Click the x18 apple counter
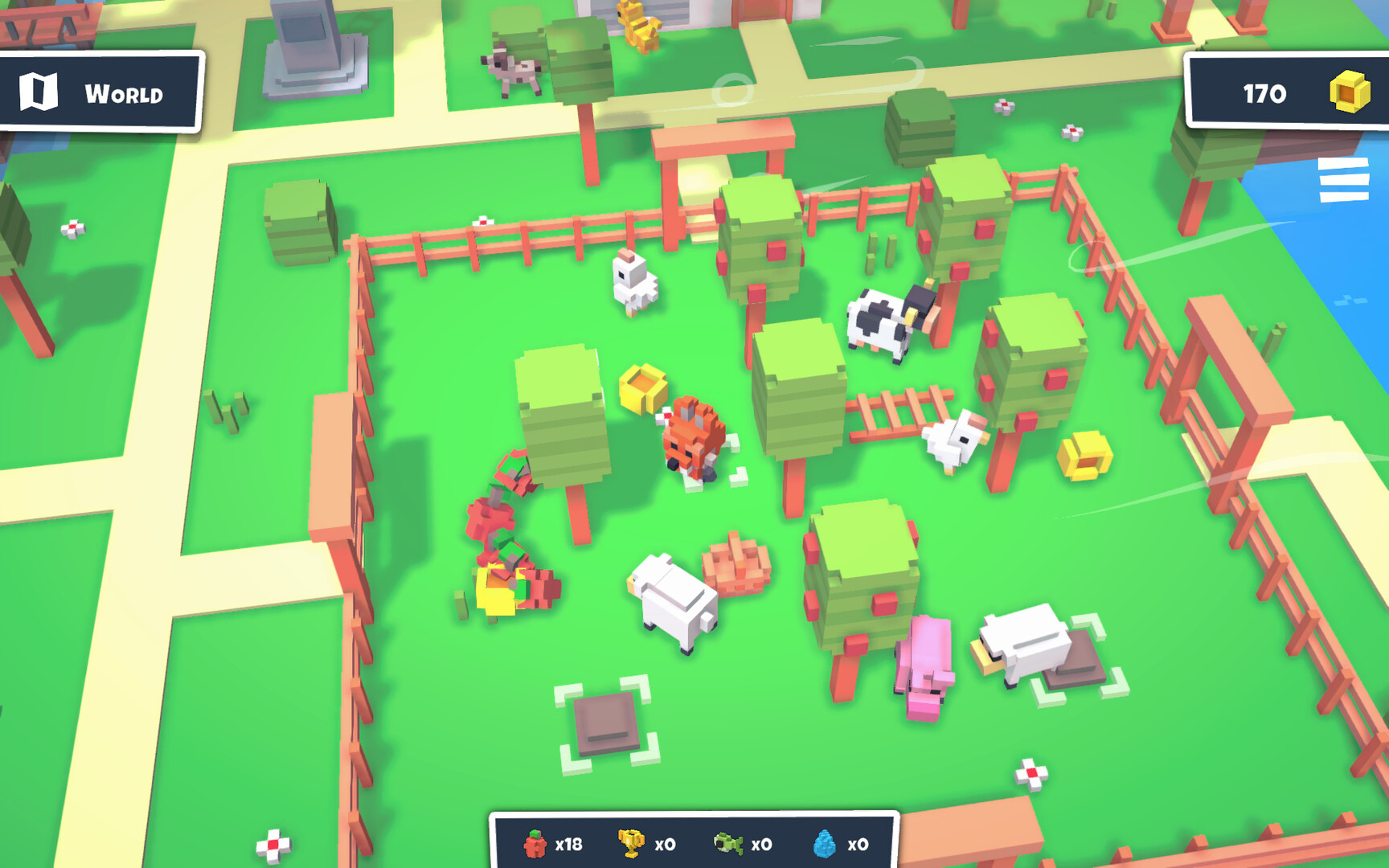 [570, 844]
